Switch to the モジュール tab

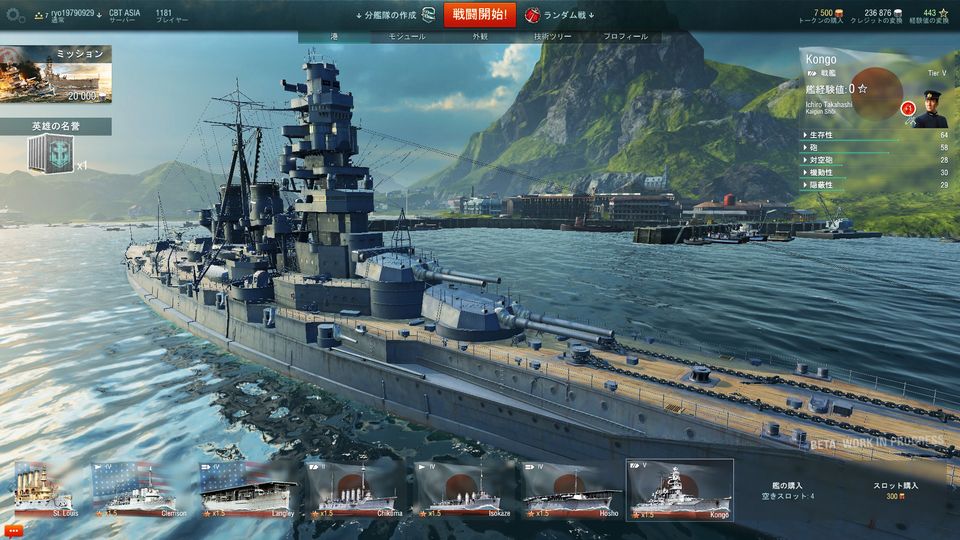406,37
